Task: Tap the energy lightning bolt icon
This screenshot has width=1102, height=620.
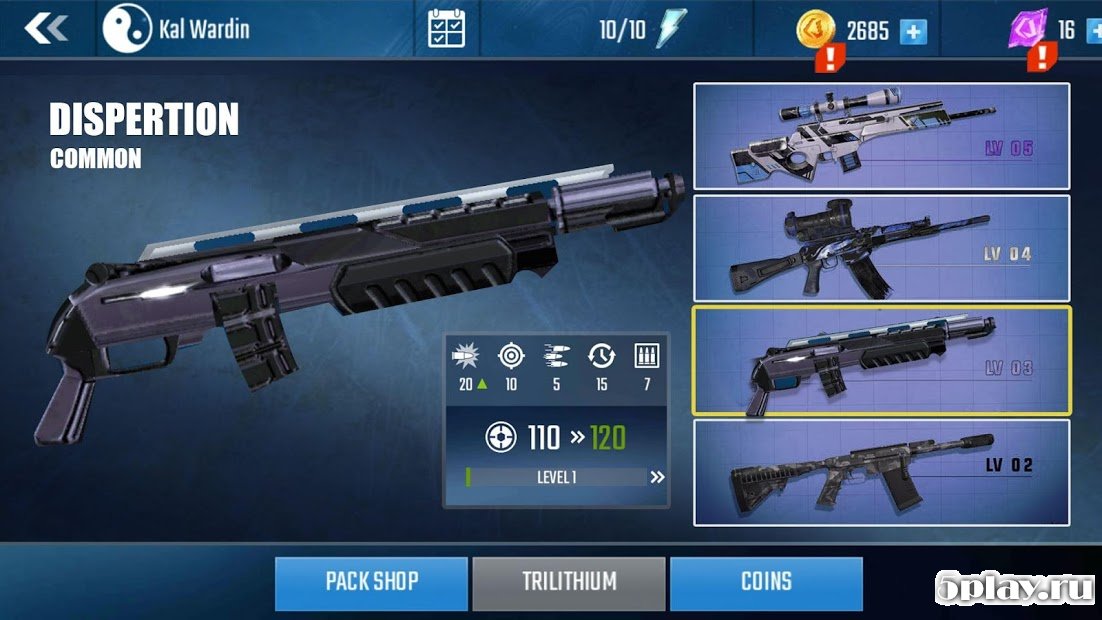Action: (668, 29)
